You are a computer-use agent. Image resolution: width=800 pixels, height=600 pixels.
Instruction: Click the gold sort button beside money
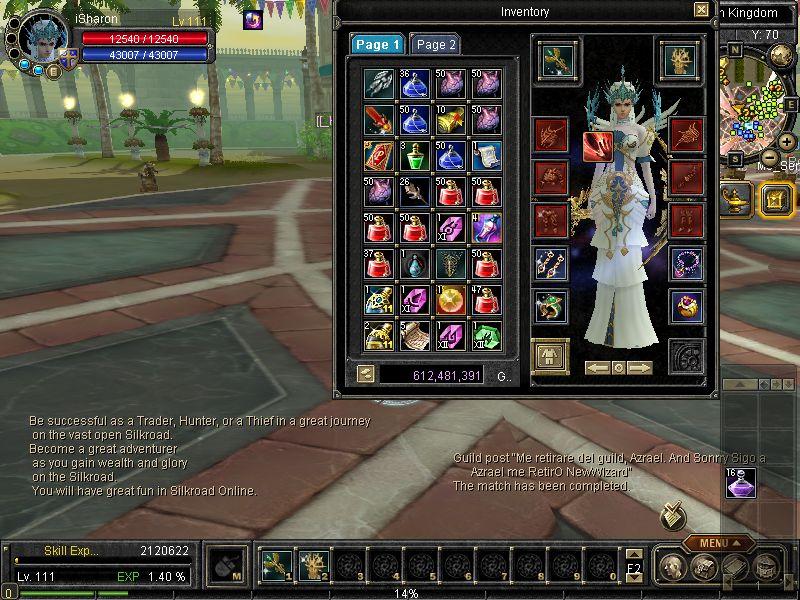pyautogui.click(x=367, y=375)
